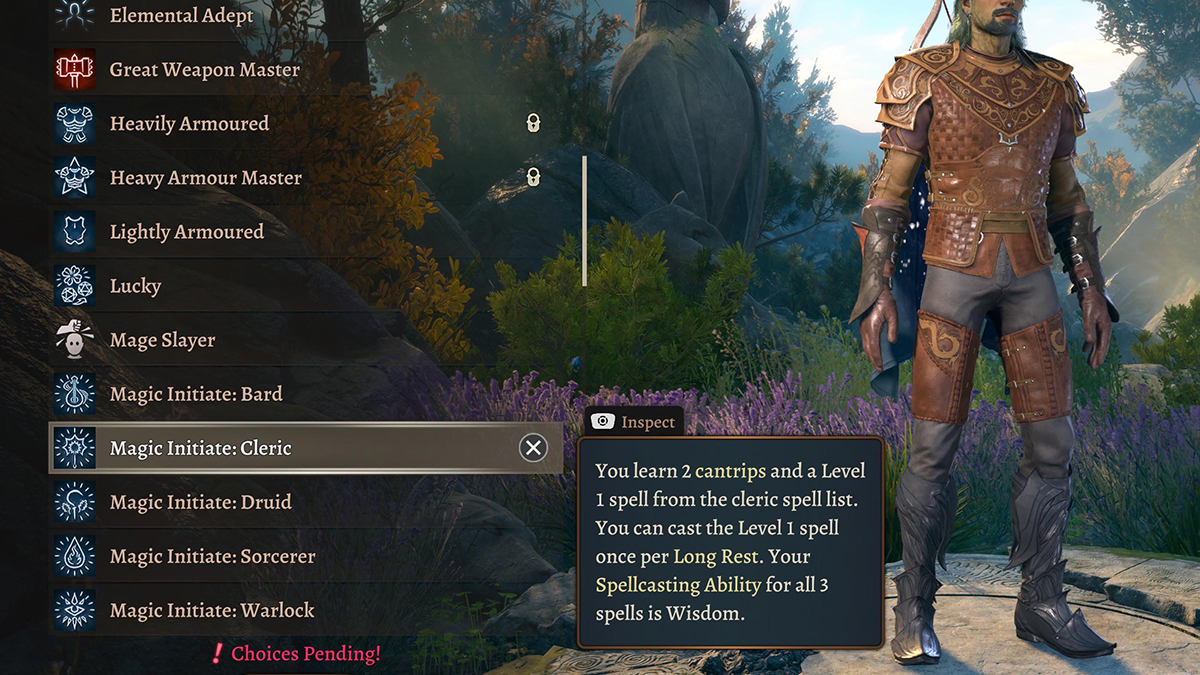Choose Magic Initiate: Druid

(200, 502)
